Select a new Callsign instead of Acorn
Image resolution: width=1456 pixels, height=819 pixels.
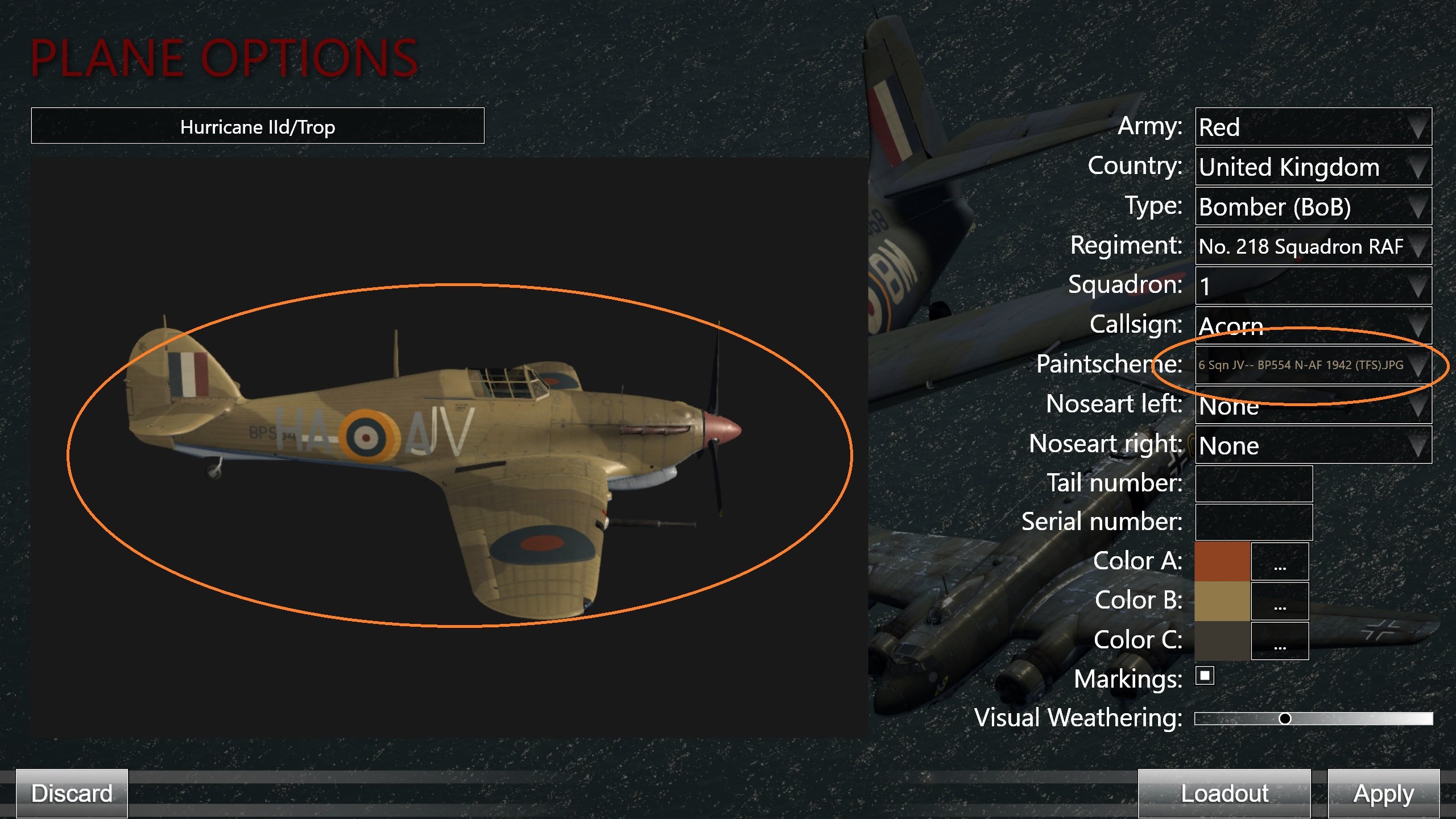[x=1313, y=325]
